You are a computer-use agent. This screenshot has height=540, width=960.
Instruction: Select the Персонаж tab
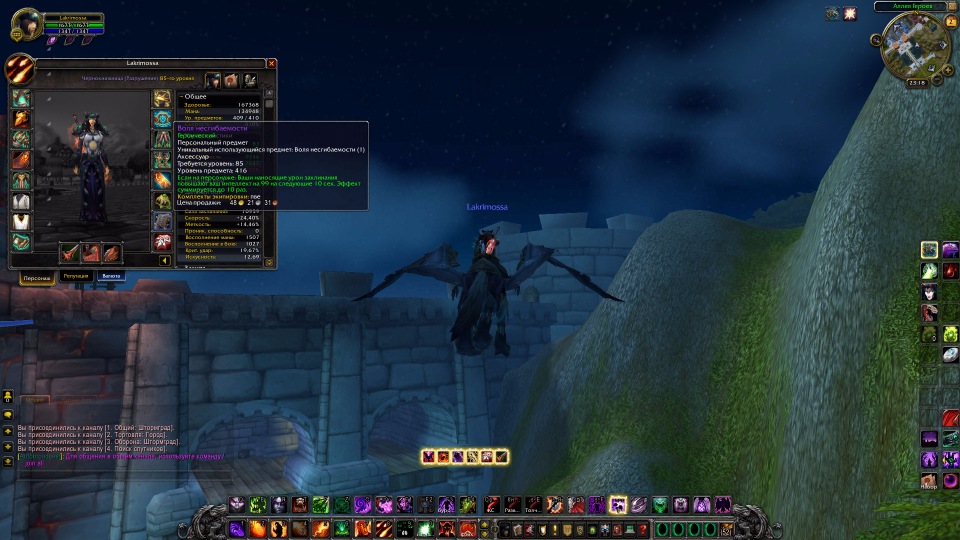tap(36, 277)
